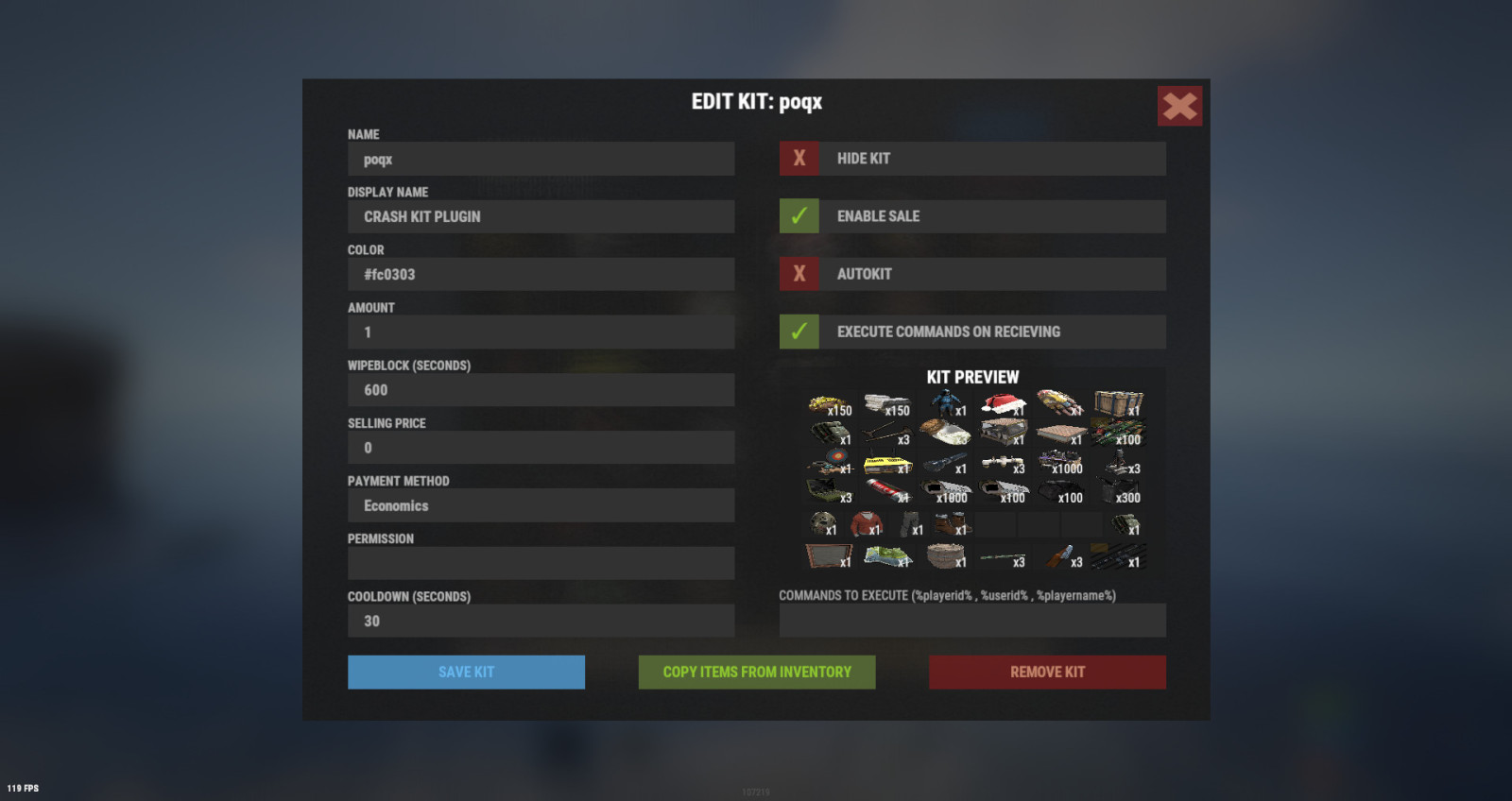Select the Santa hat item in kit preview
Image resolution: width=1512 pixels, height=801 pixels.
click(x=1002, y=403)
